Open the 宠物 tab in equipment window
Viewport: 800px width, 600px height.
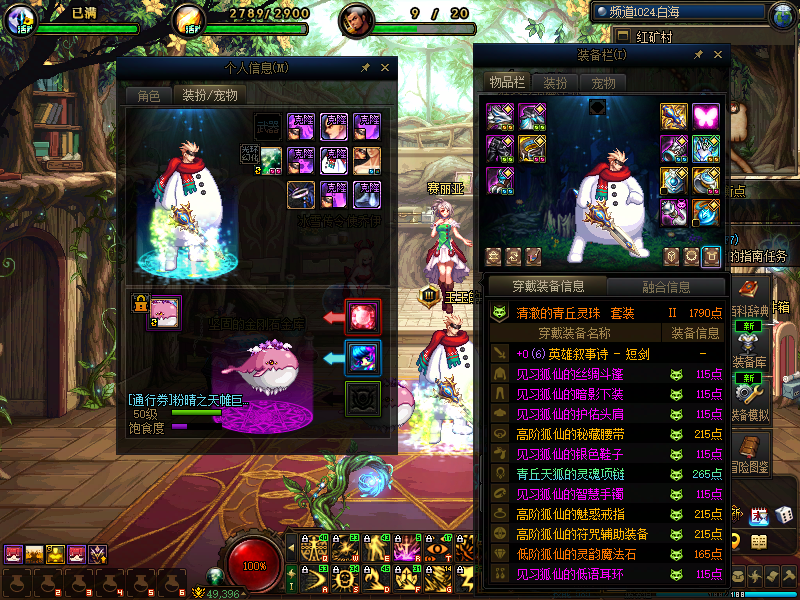click(x=603, y=83)
